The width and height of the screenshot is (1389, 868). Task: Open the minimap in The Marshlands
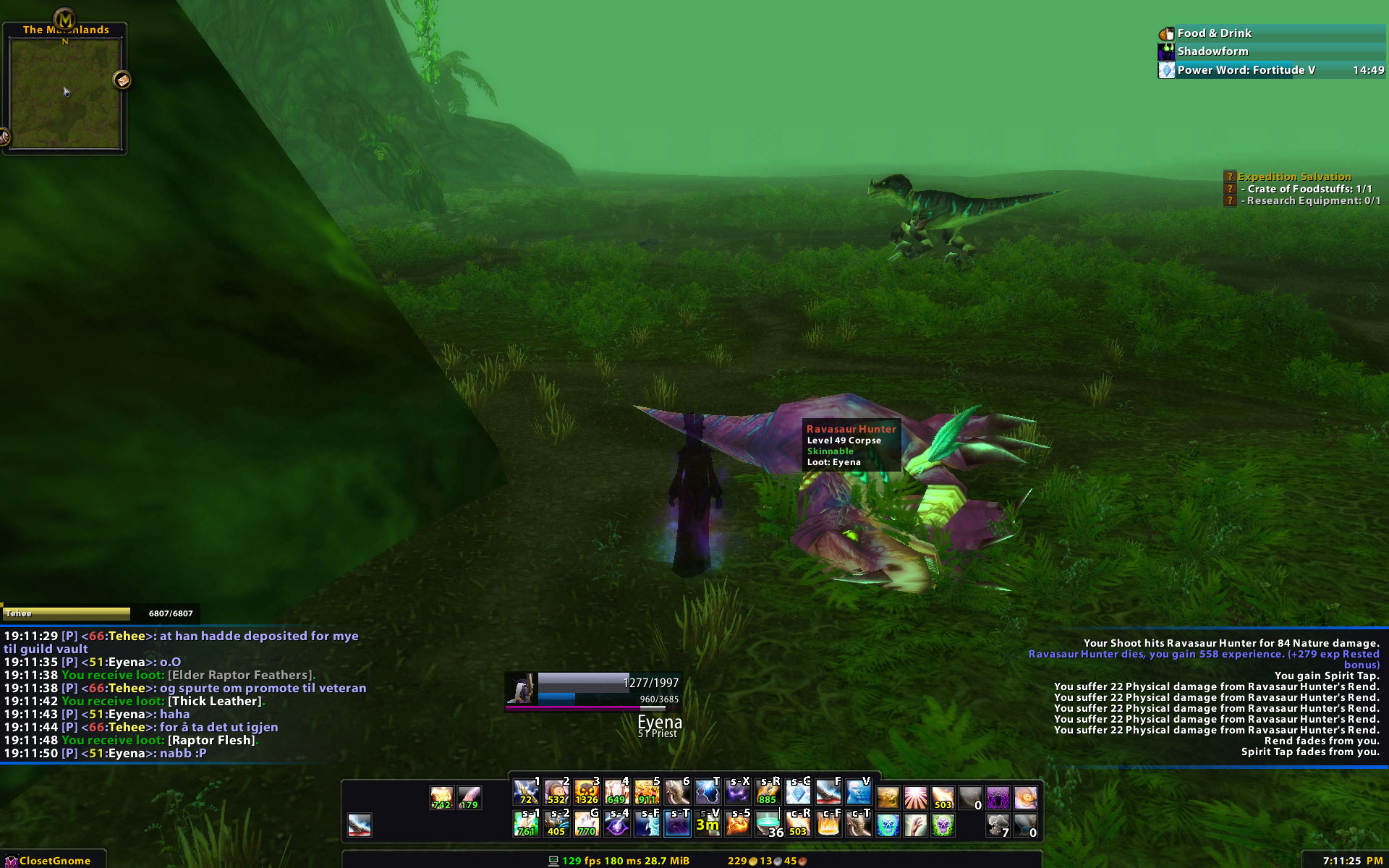[x=65, y=94]
